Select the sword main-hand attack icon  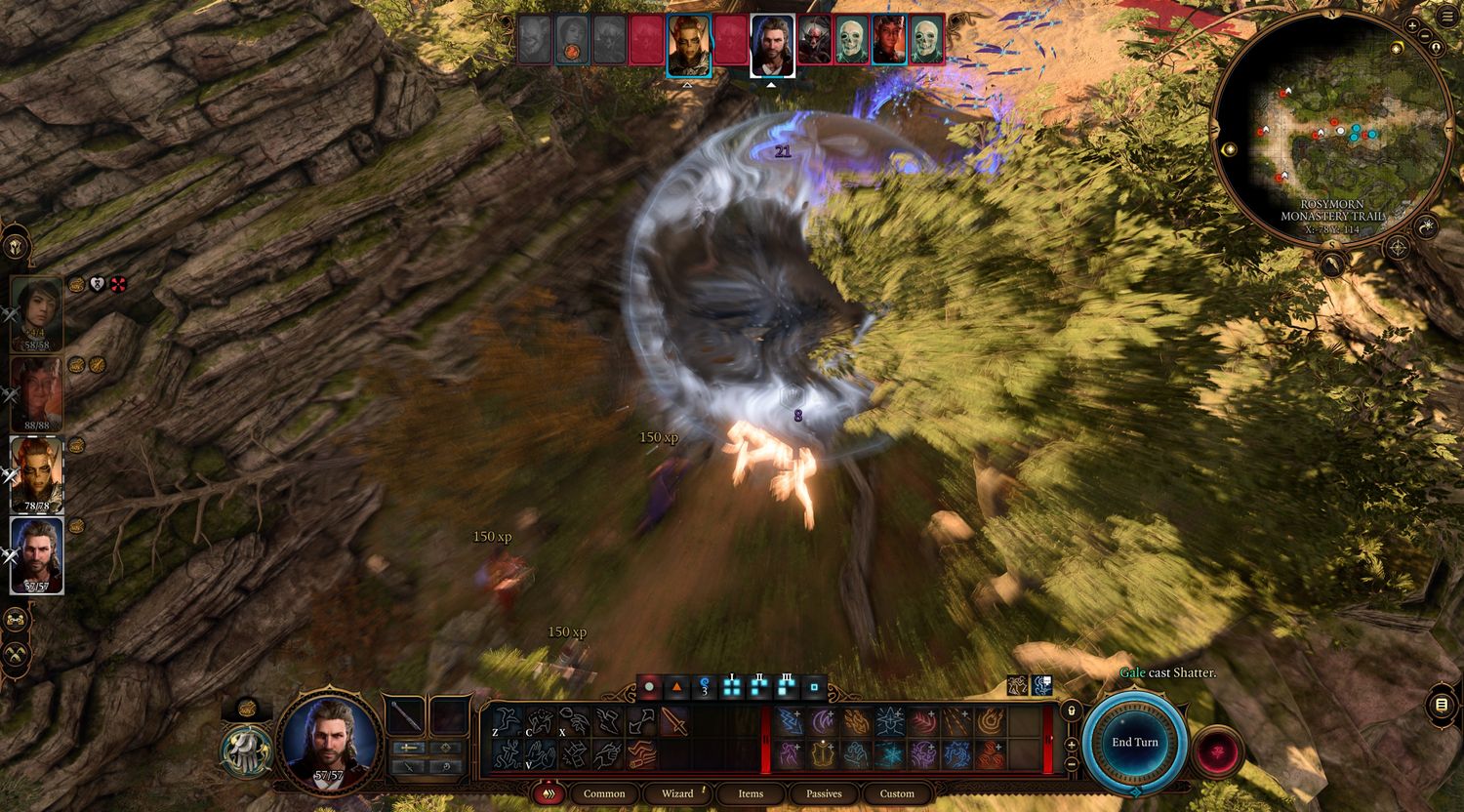click(674, 721)
